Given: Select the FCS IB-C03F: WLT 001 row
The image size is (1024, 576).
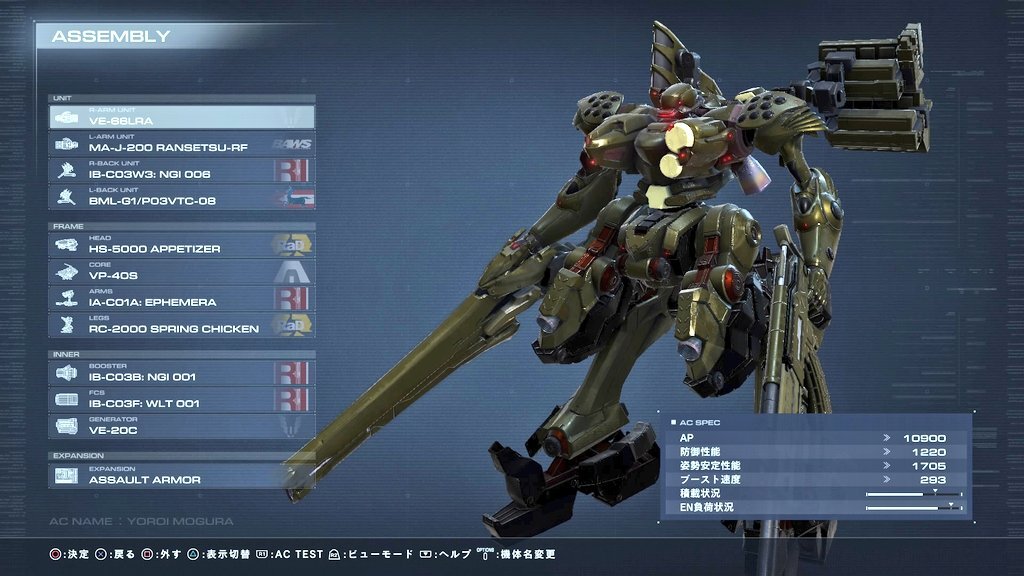Looking at the screenshot, I should coord(181,400).
